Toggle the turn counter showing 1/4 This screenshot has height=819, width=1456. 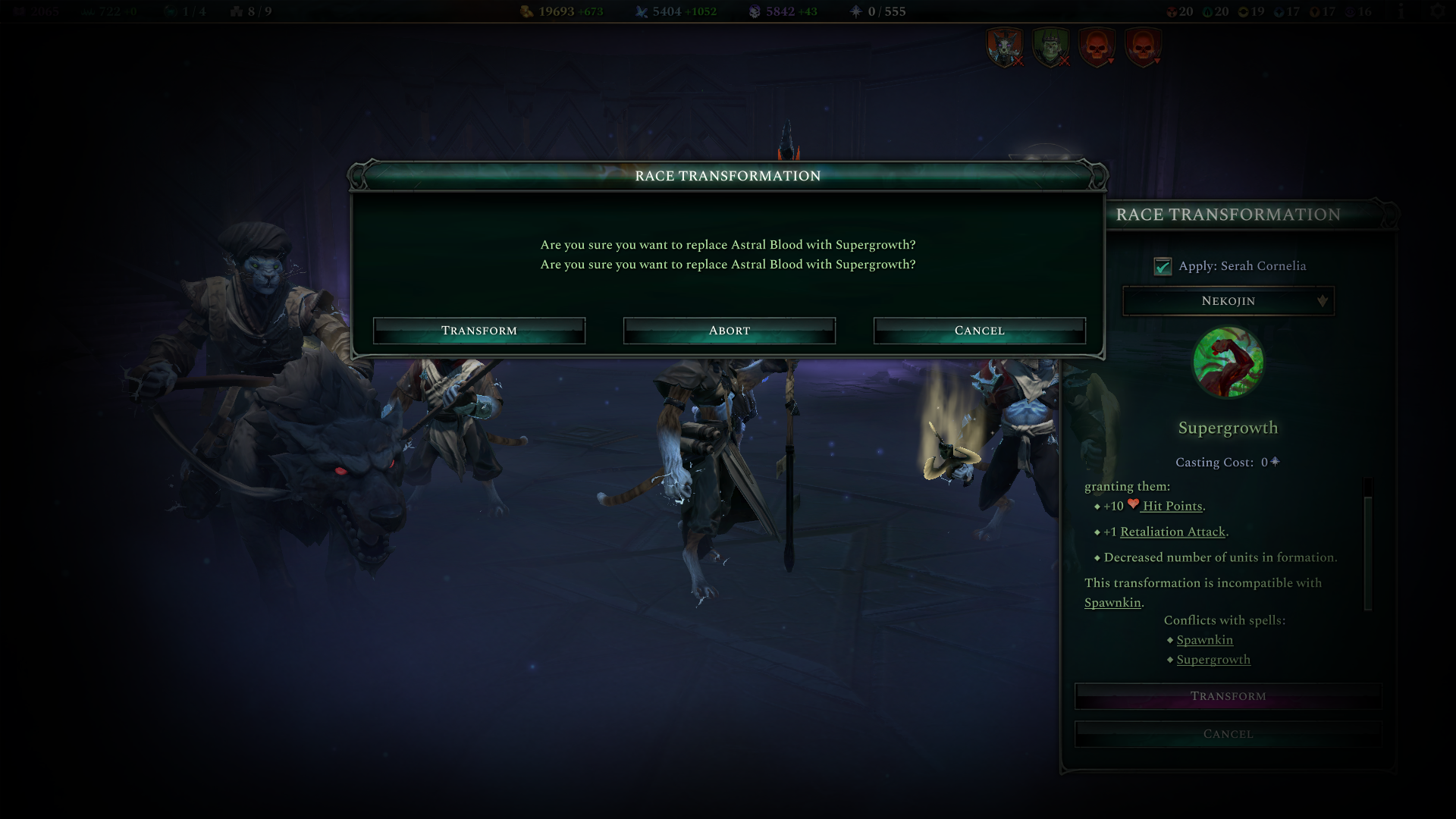tap(181, 11)
